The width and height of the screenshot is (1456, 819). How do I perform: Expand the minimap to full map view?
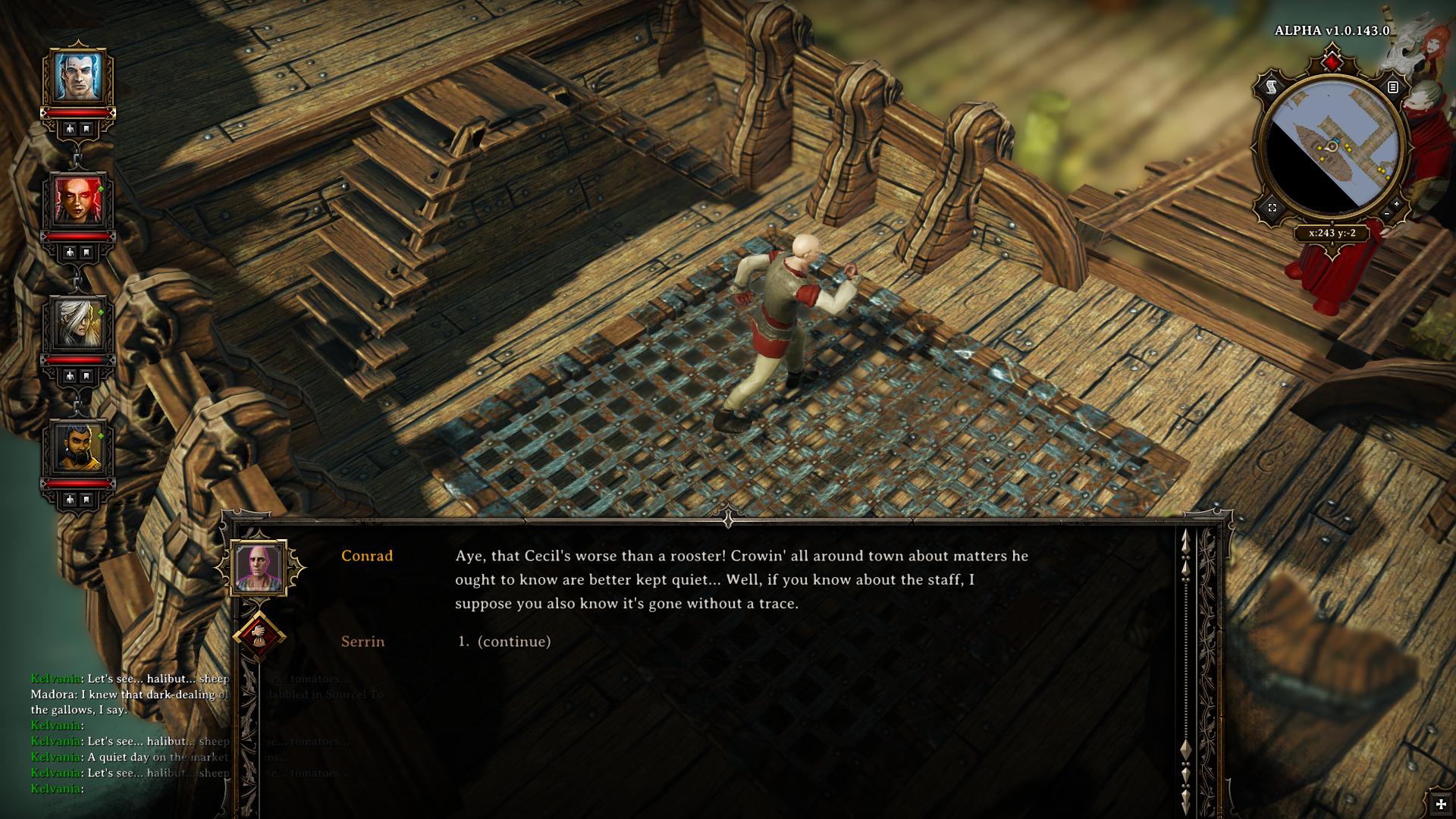pyautogui.click(x=1272, y=207)
